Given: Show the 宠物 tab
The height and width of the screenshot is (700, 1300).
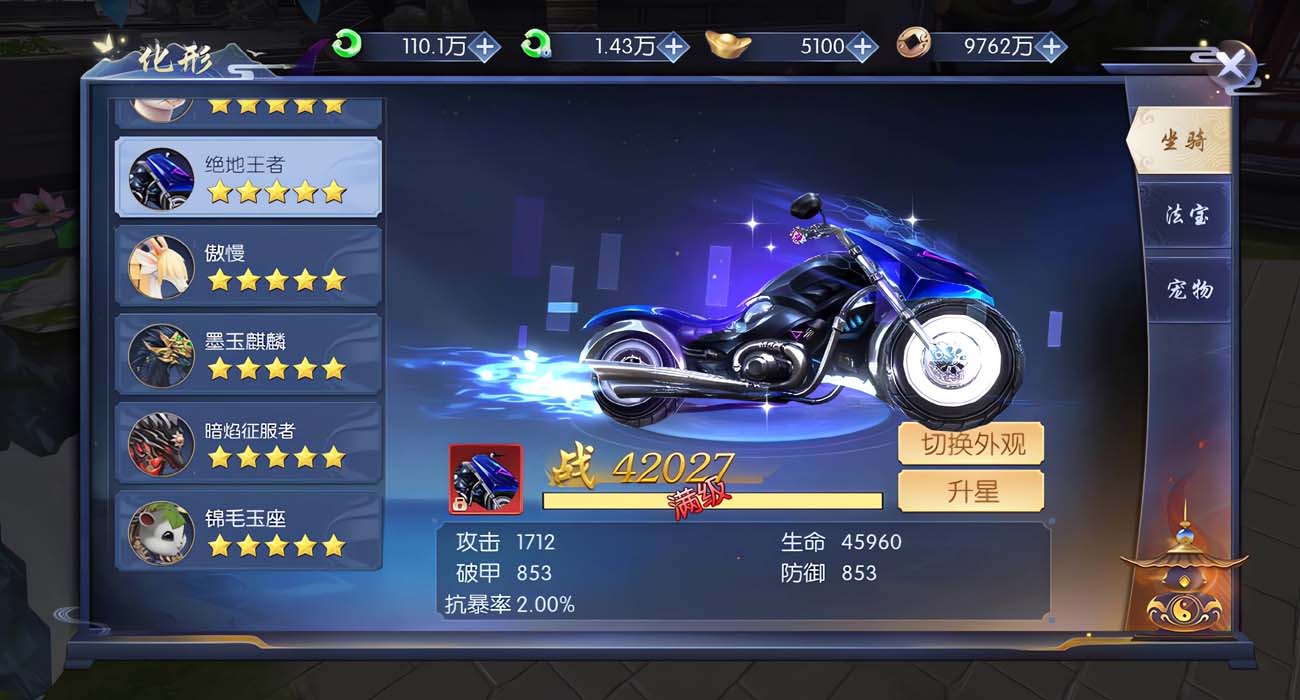Looking at the screenshot, I should click(x=1188, y=290).
